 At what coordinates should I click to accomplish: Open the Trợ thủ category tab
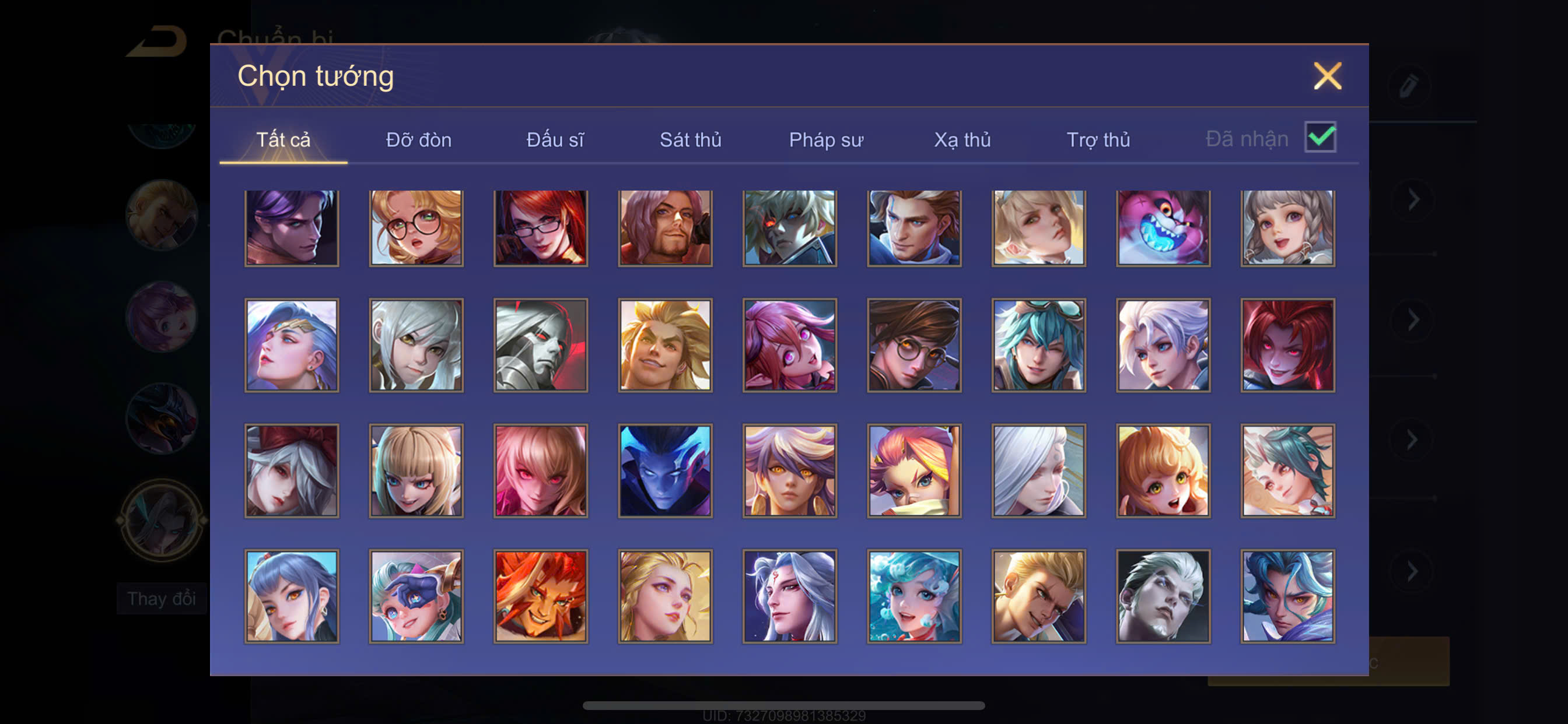point(1098,140)
